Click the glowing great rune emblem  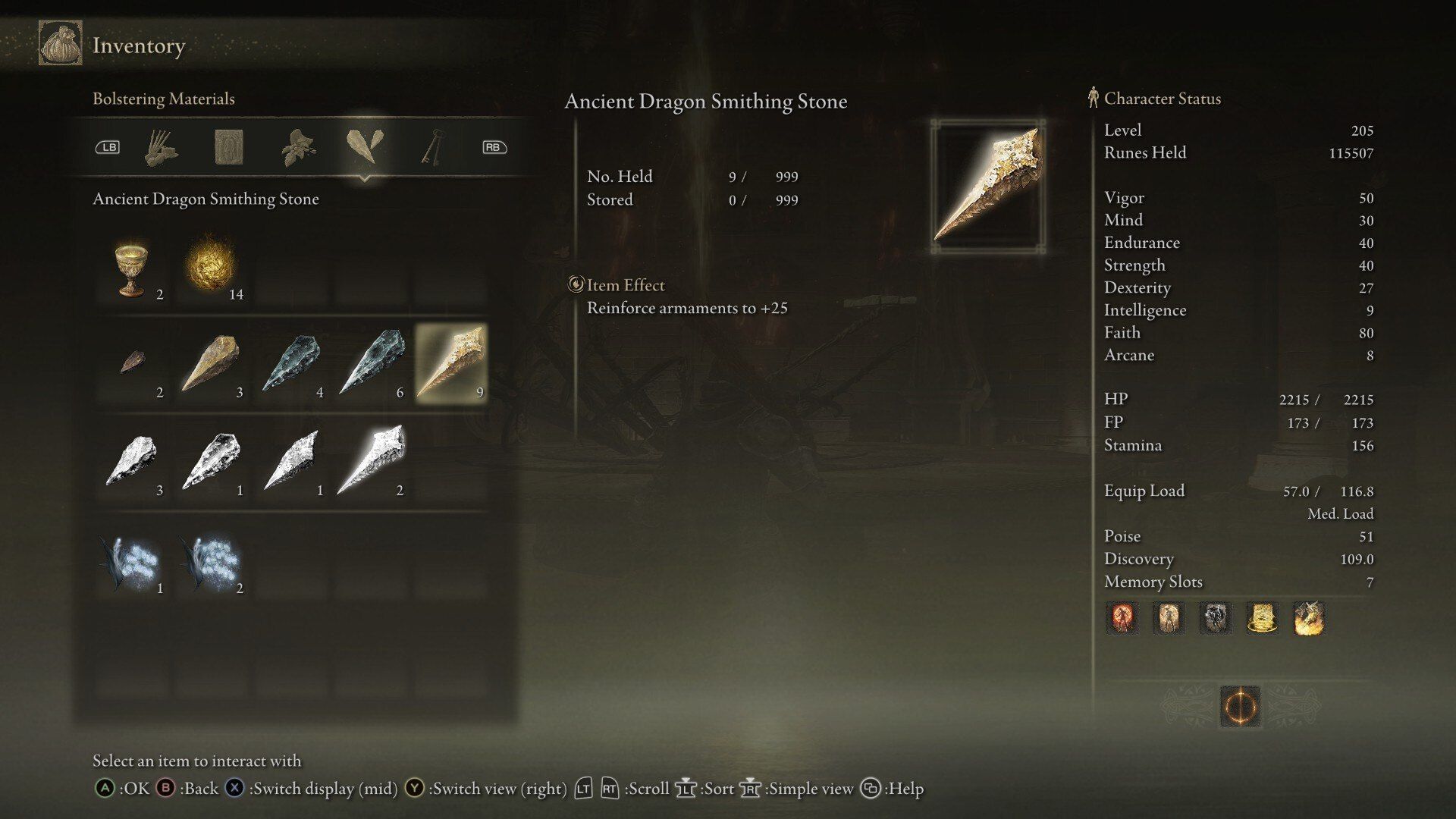[1241, 707]
